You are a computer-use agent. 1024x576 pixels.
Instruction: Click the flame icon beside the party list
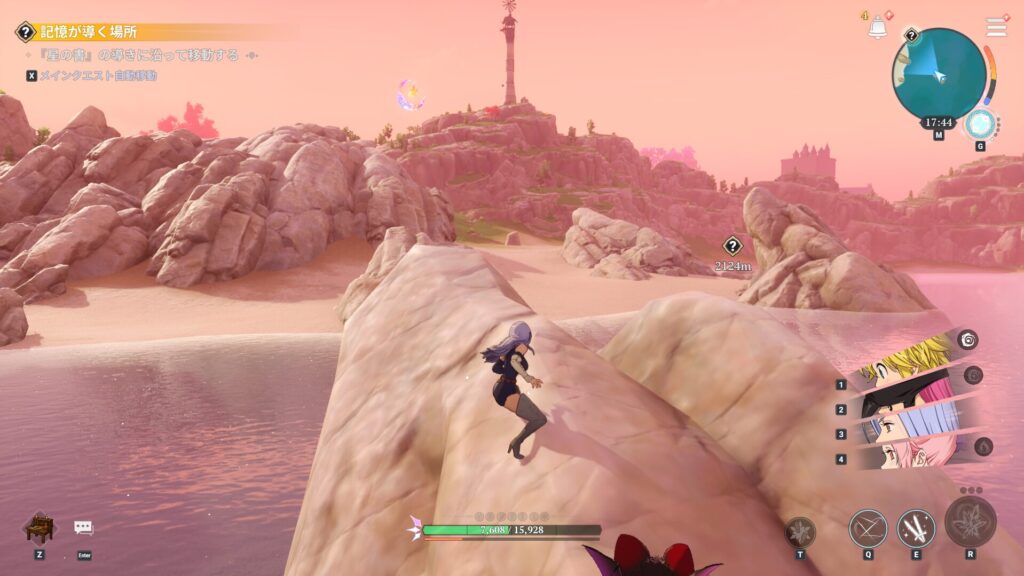983,446
